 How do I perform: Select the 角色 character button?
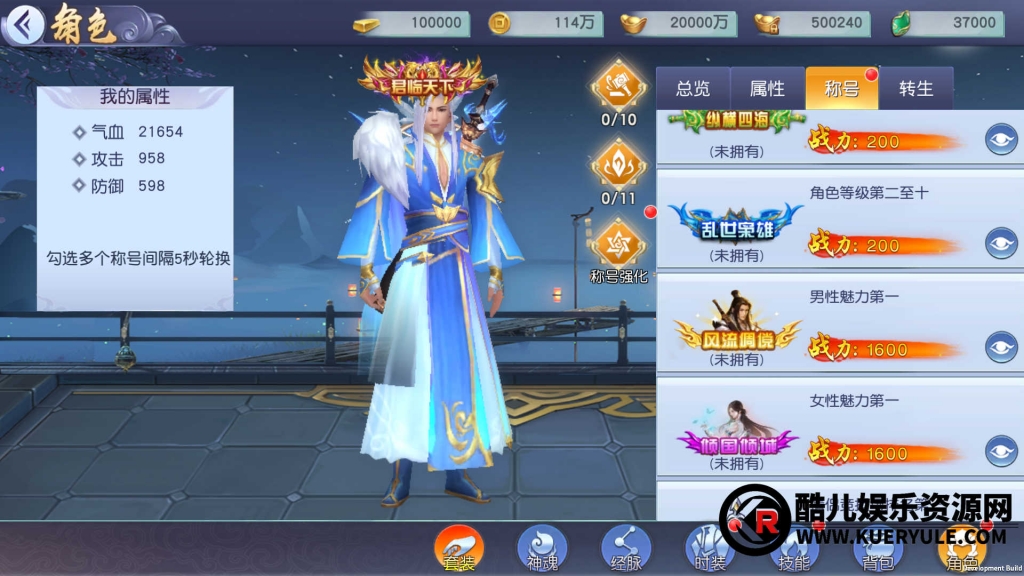click(x=961, y=549)
